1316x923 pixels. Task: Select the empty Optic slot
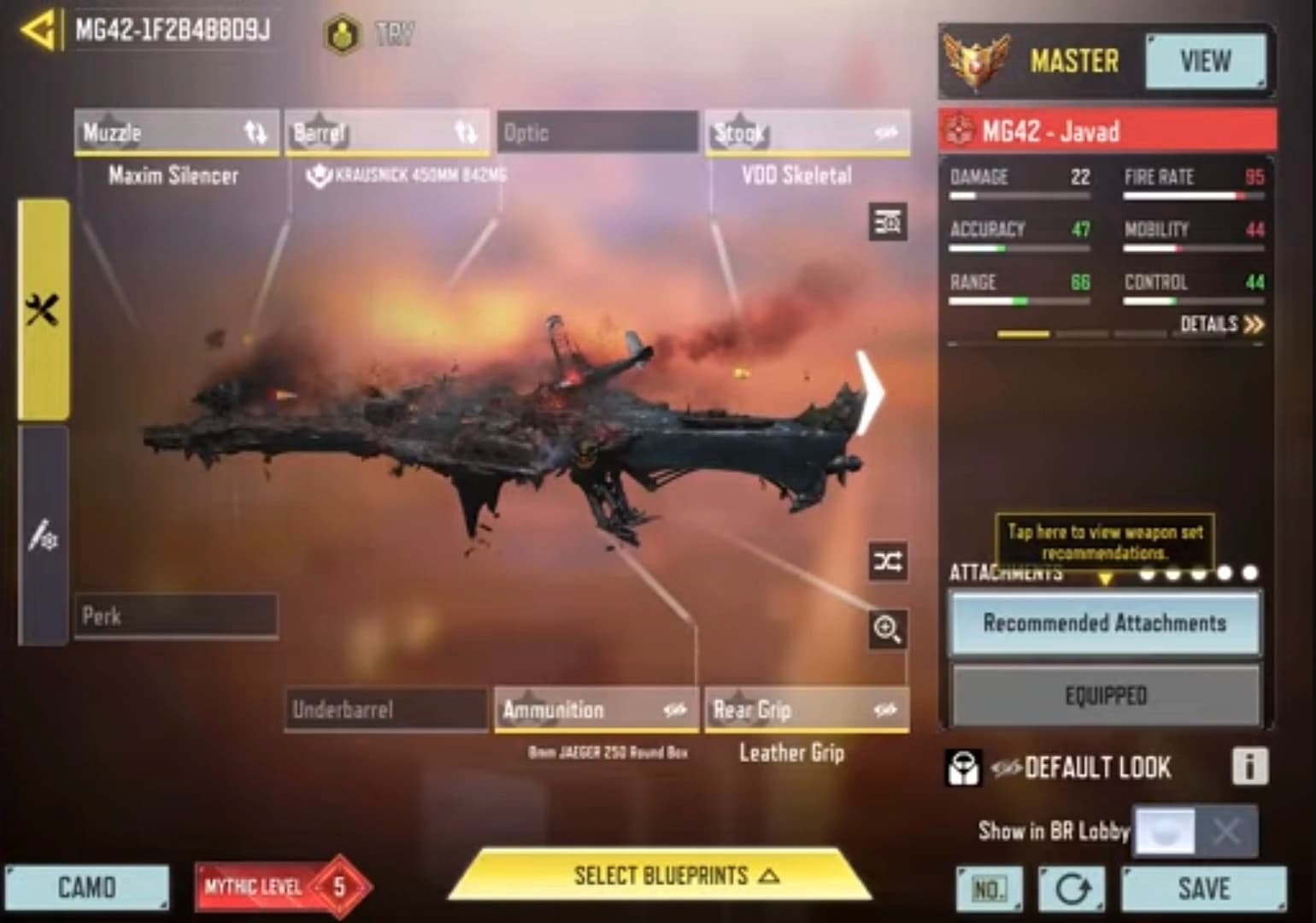coord(597,132)
